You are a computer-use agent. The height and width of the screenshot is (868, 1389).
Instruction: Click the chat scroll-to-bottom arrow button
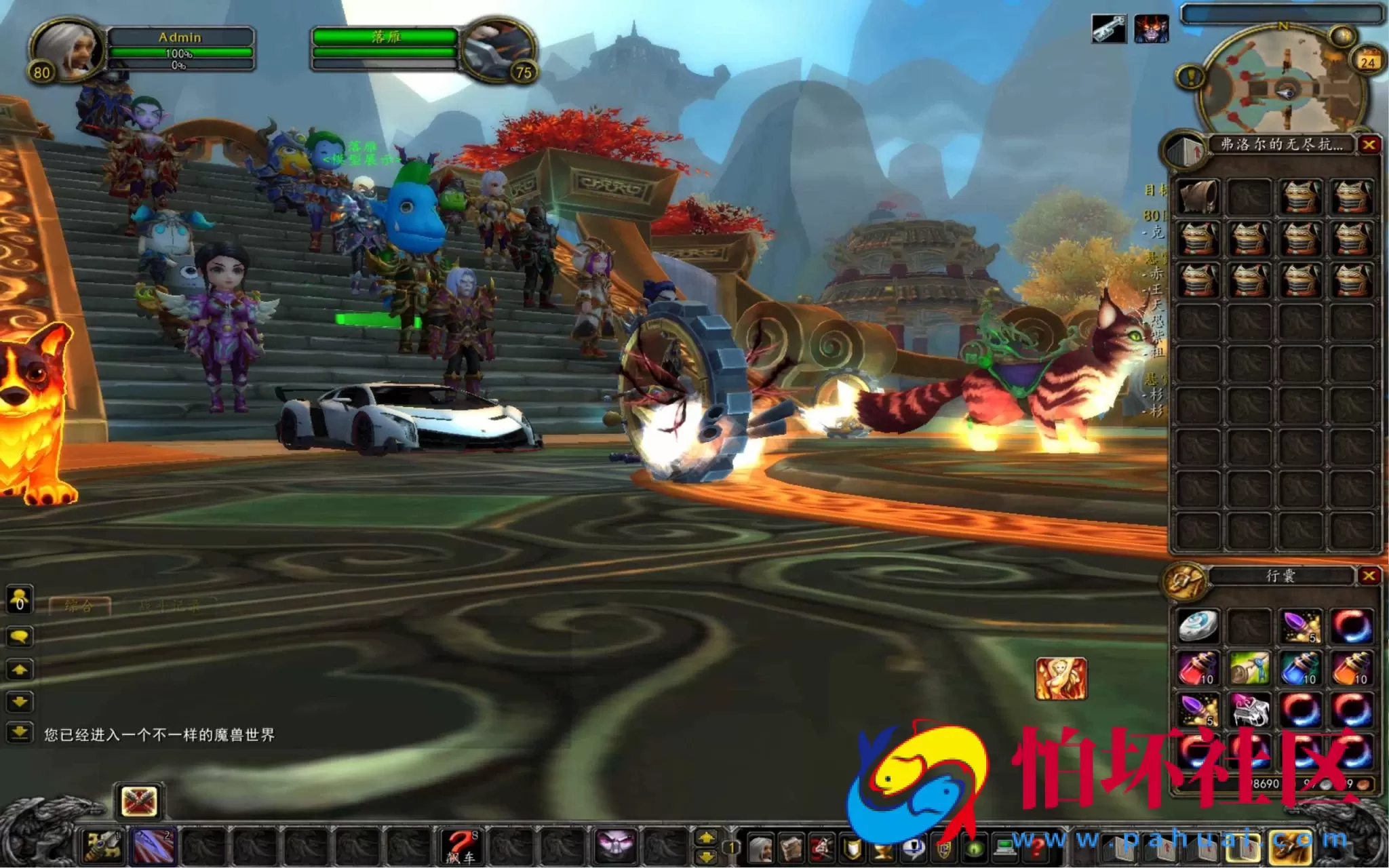point(19,730)
